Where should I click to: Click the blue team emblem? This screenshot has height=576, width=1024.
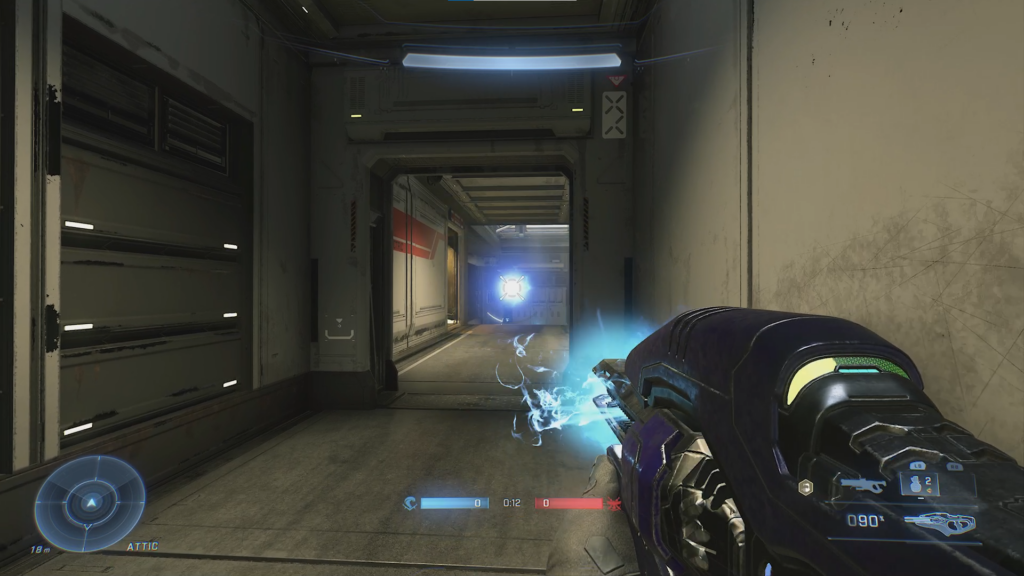click(410, 503)
